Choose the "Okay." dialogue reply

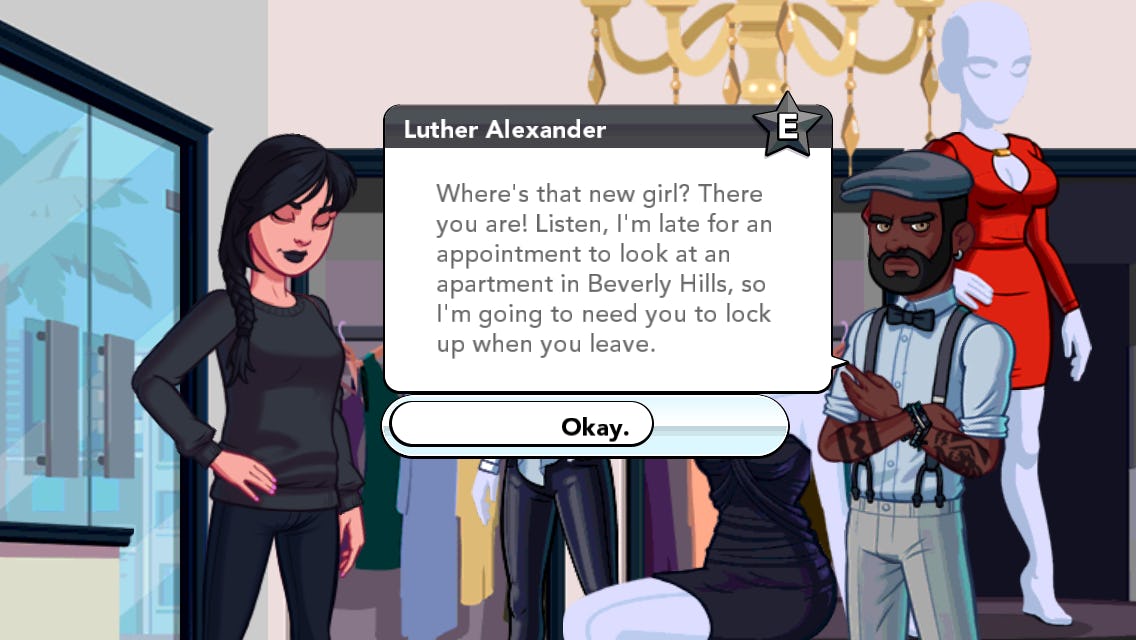click(x=594, y=427)
